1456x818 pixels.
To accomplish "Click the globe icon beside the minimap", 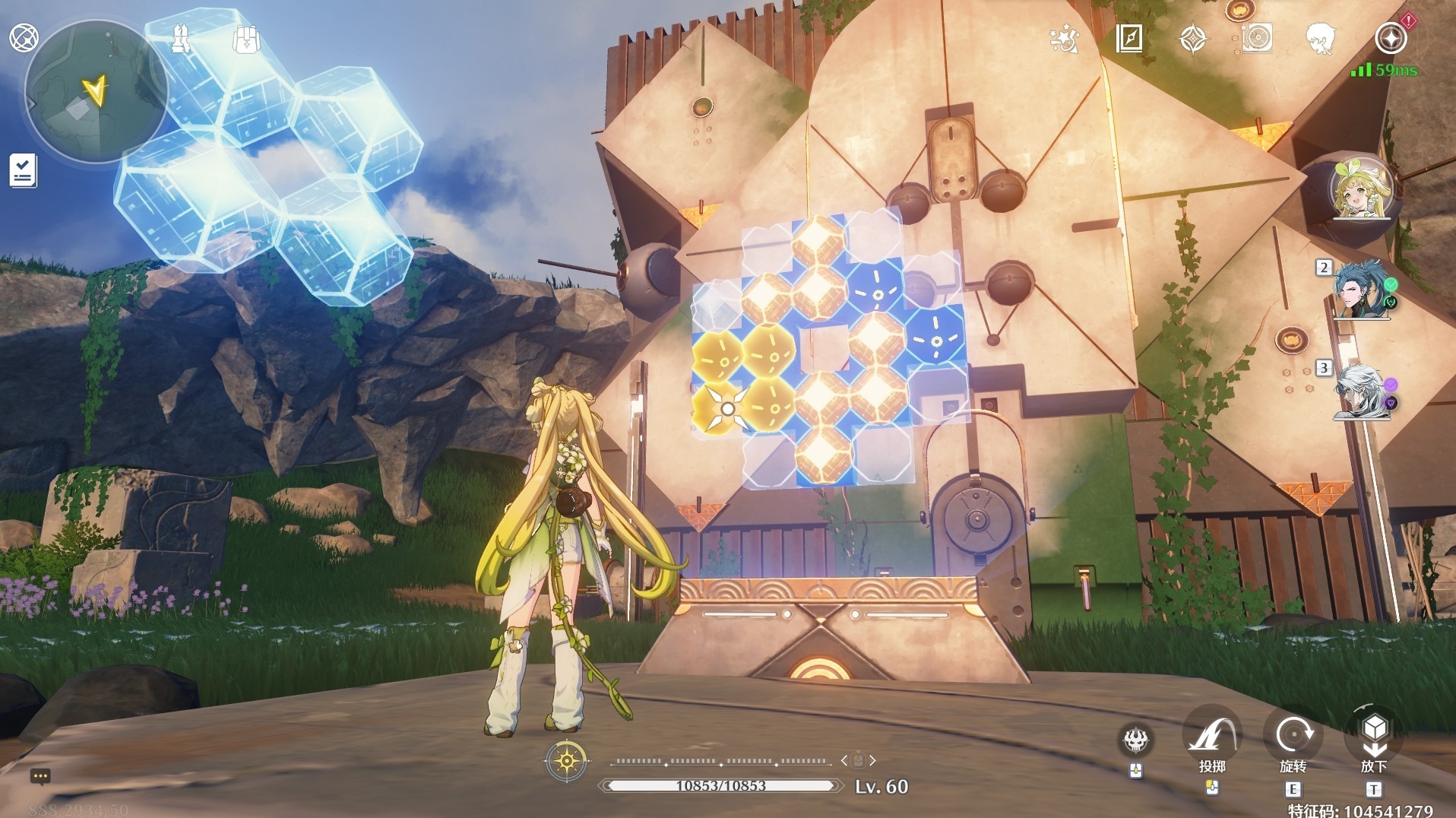I will point(24,37).
